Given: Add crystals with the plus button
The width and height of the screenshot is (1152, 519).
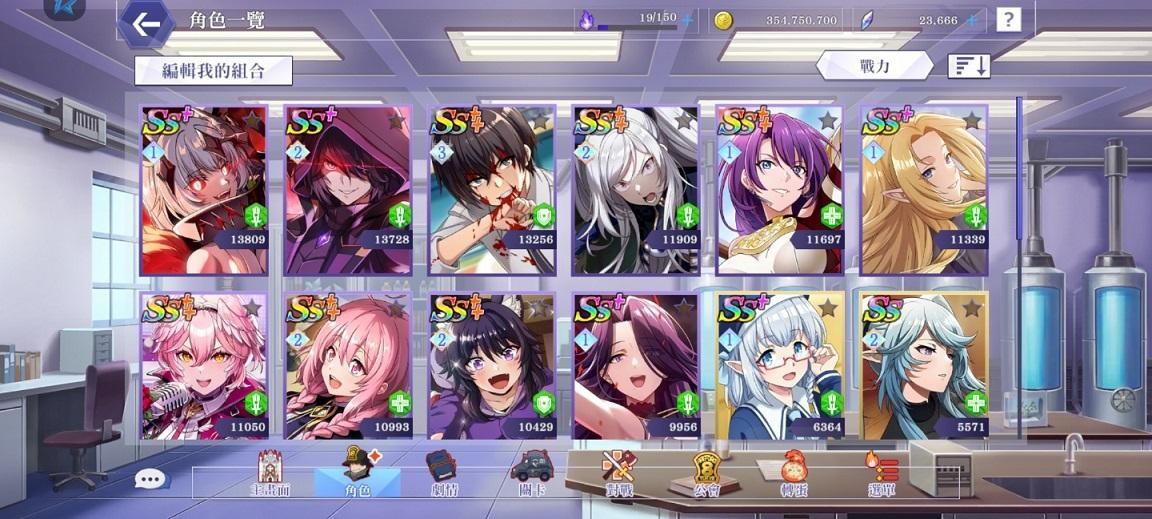Looking at the screenshot, I should click(971, 20).
